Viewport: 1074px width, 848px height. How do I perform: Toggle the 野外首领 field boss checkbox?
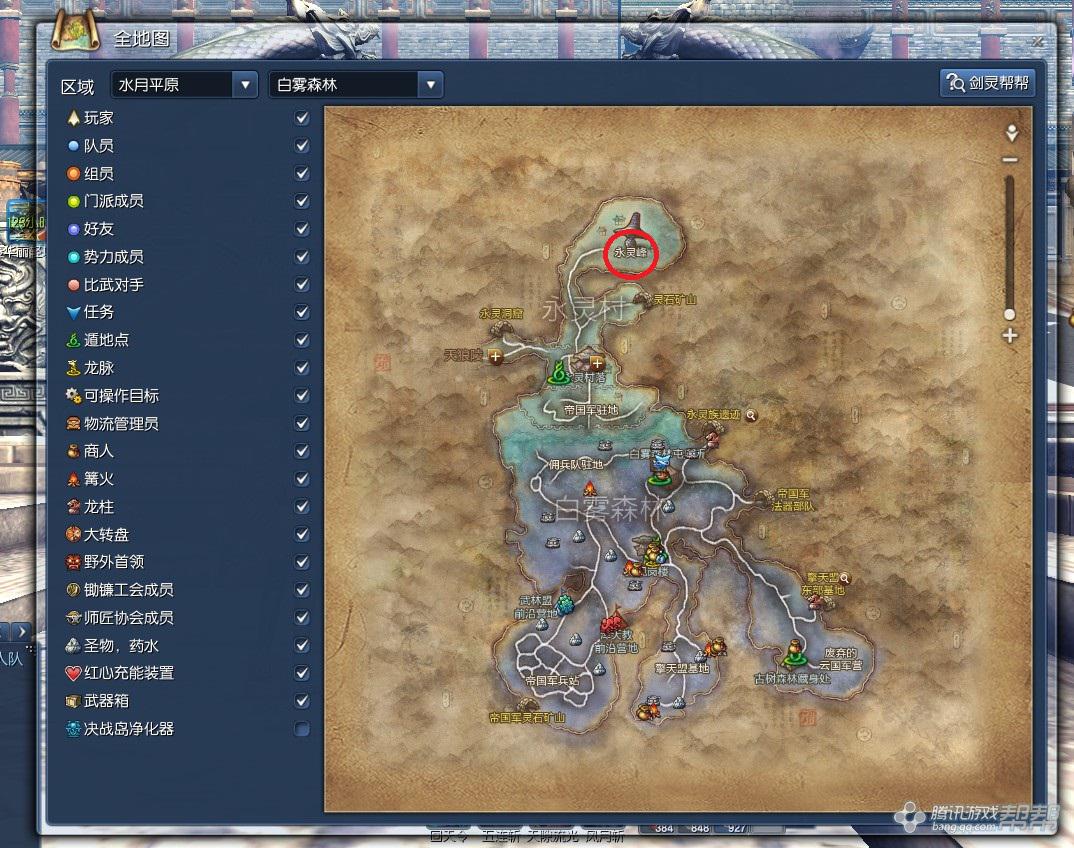point(302,562)
